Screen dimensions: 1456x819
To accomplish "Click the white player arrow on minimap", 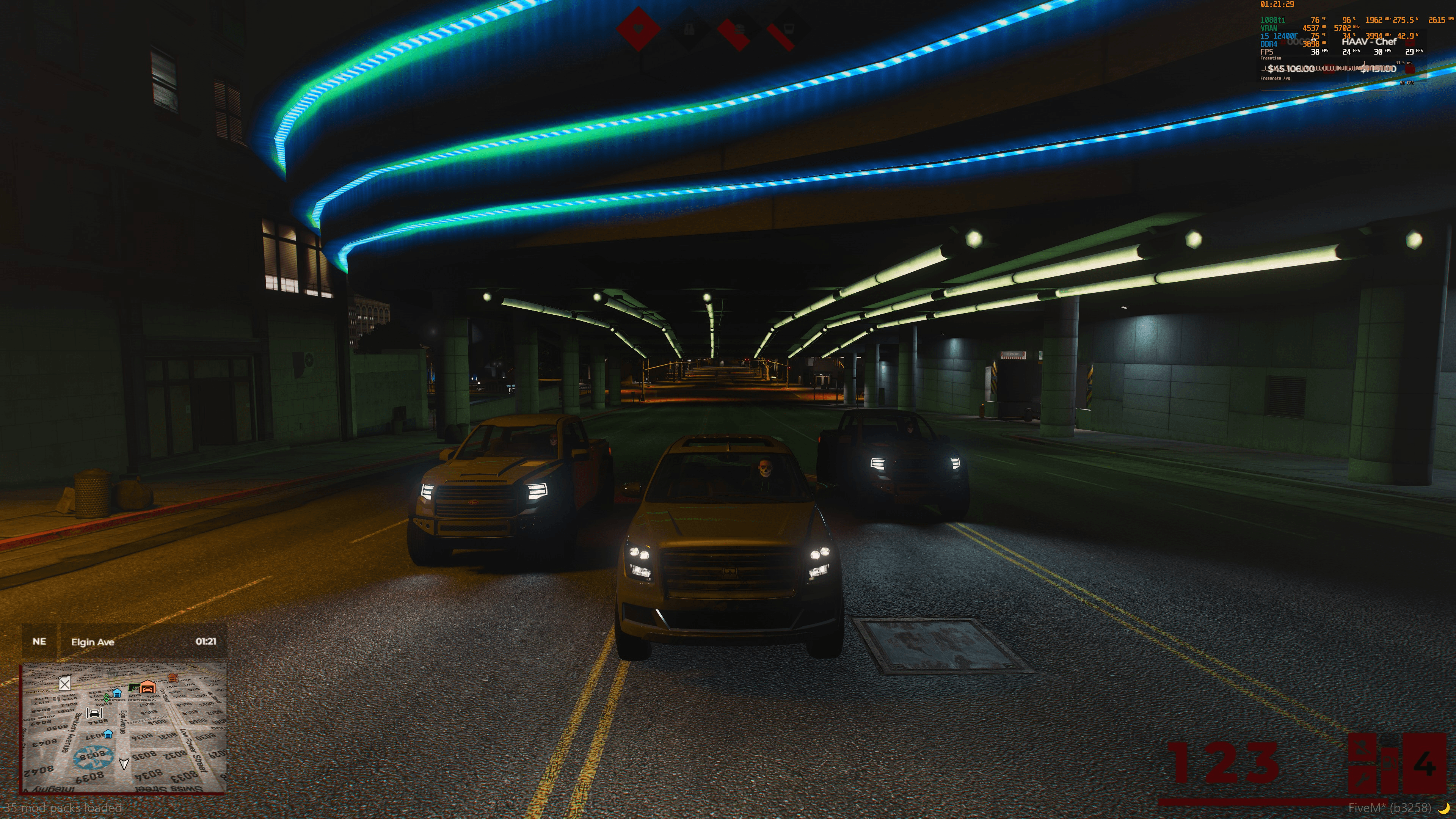I will [x=124, y=764].
